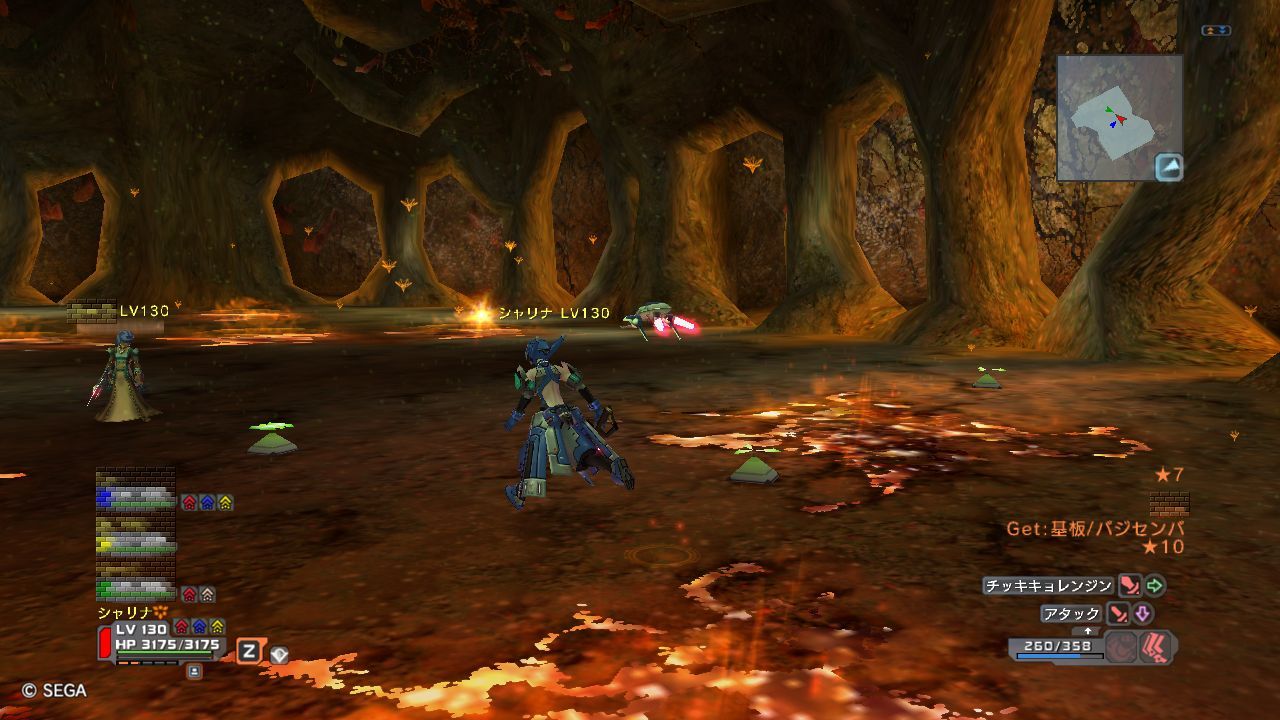This screenshot has width=1280, height=720.
Task: Click the purple down-arrow action icon
Action: [x=1142, y=614]
